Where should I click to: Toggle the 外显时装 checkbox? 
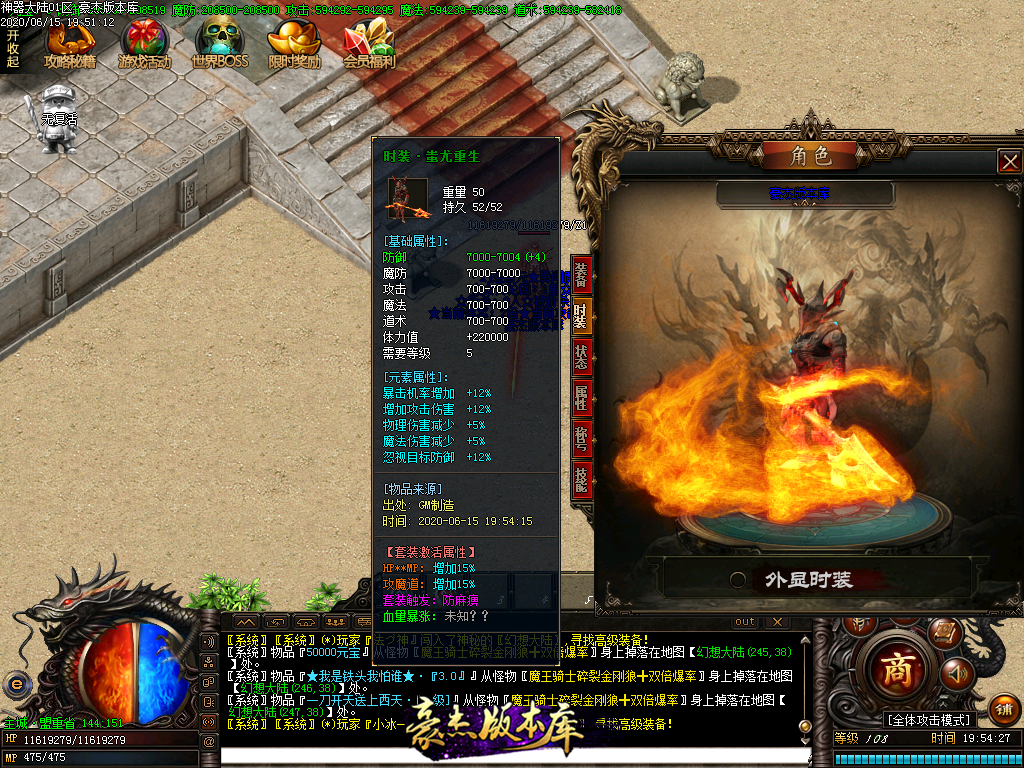[738, 579]
